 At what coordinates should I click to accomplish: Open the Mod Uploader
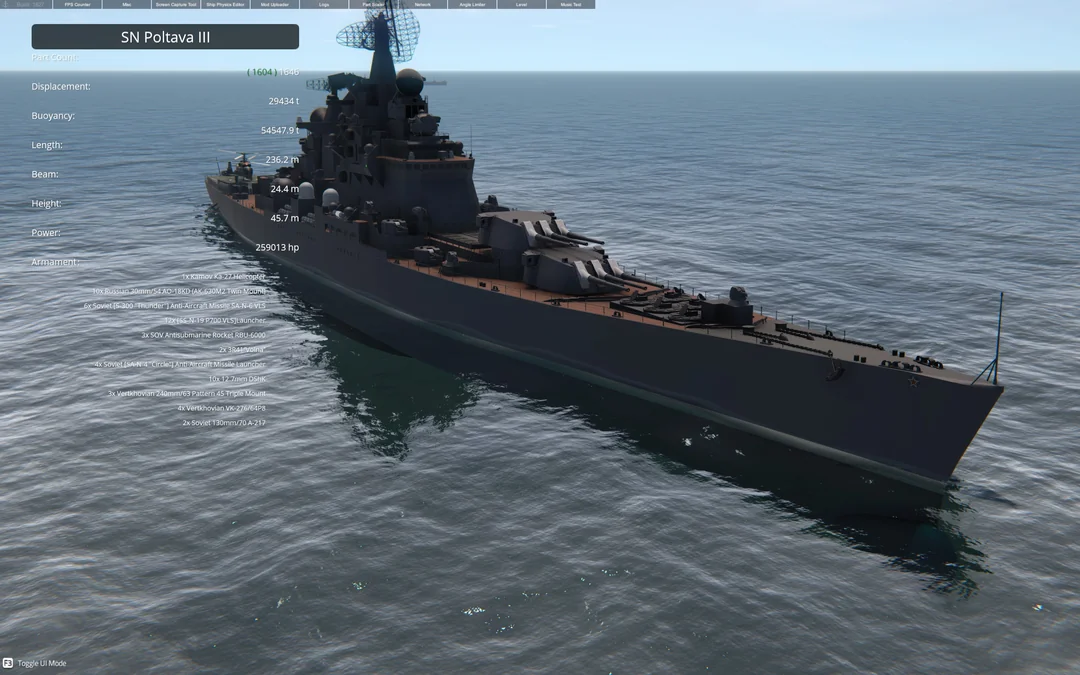click(274, 4)
